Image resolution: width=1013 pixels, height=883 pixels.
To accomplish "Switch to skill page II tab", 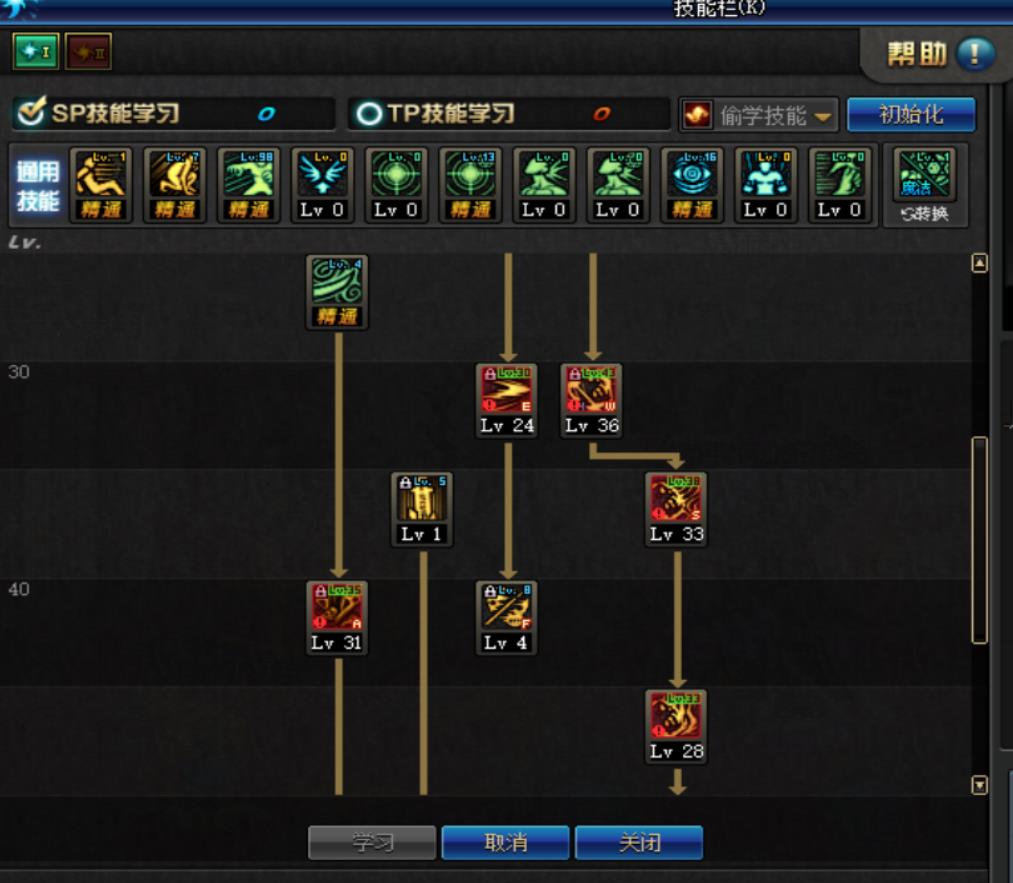I will 88,52.
